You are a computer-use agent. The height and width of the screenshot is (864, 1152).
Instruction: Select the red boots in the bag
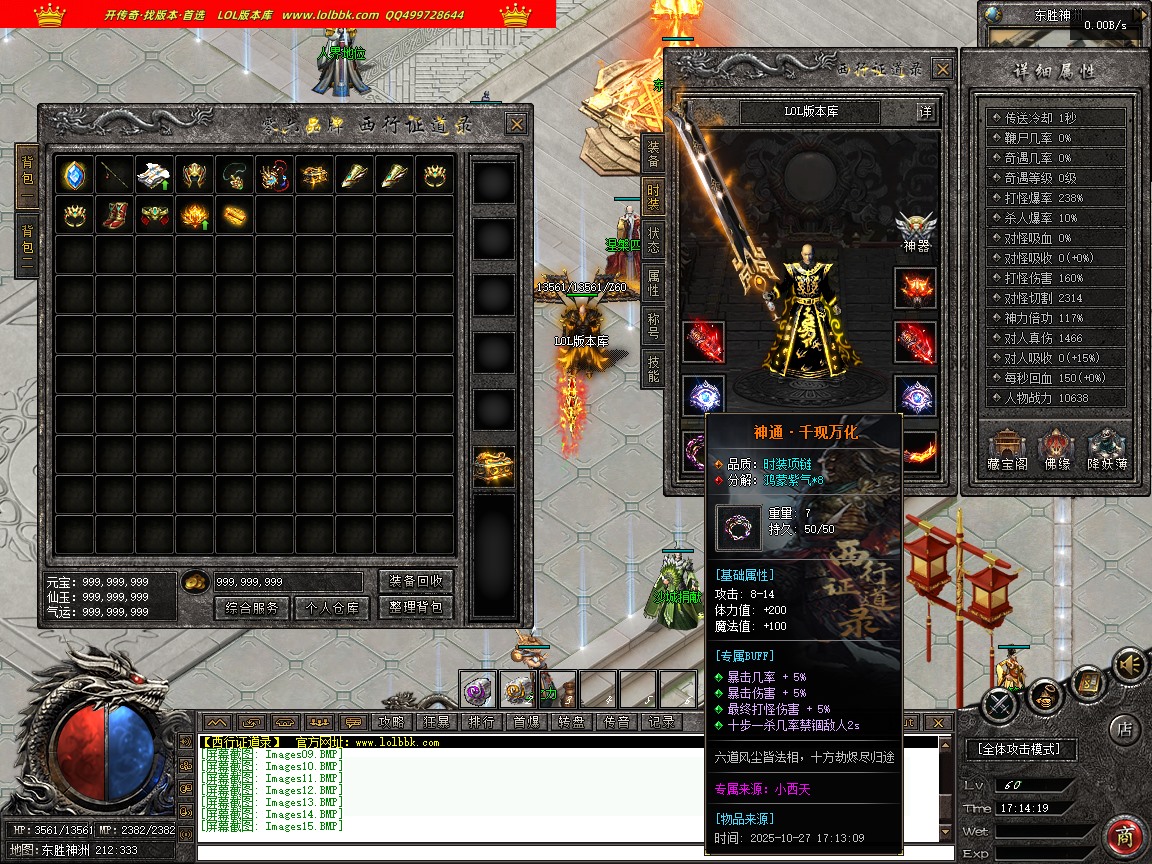(115, 215)
